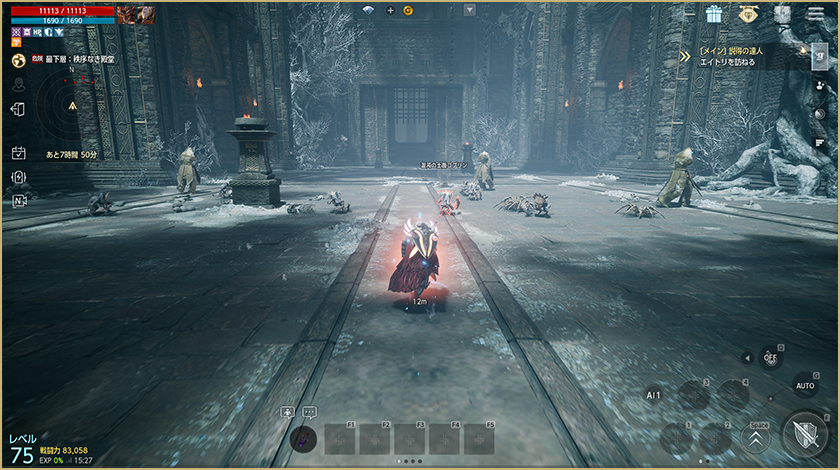Viewport: 840px width, 470px height.
Task: Toggle the battery power saving icon
Action: pyautogui.click(x=18, y=177)
